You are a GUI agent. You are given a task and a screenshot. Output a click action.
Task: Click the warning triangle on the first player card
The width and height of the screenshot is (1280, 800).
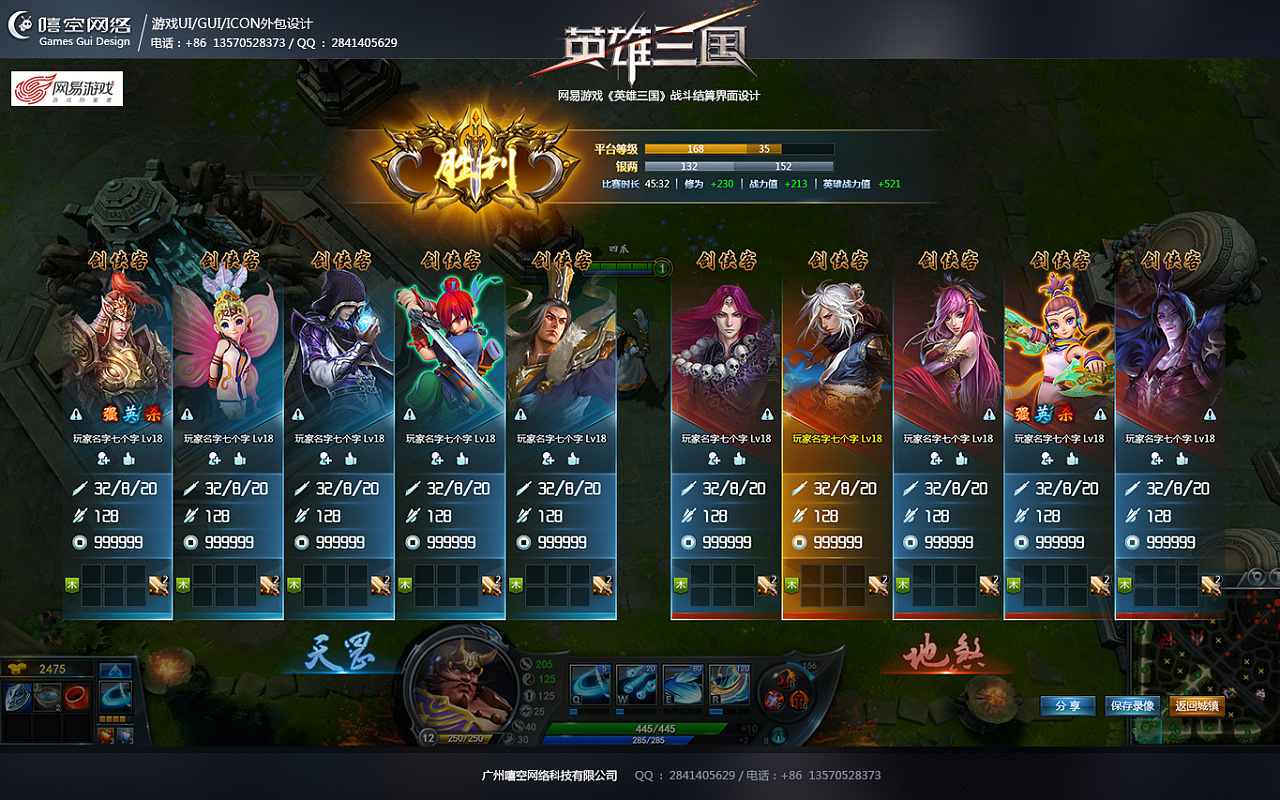point(75,414)
